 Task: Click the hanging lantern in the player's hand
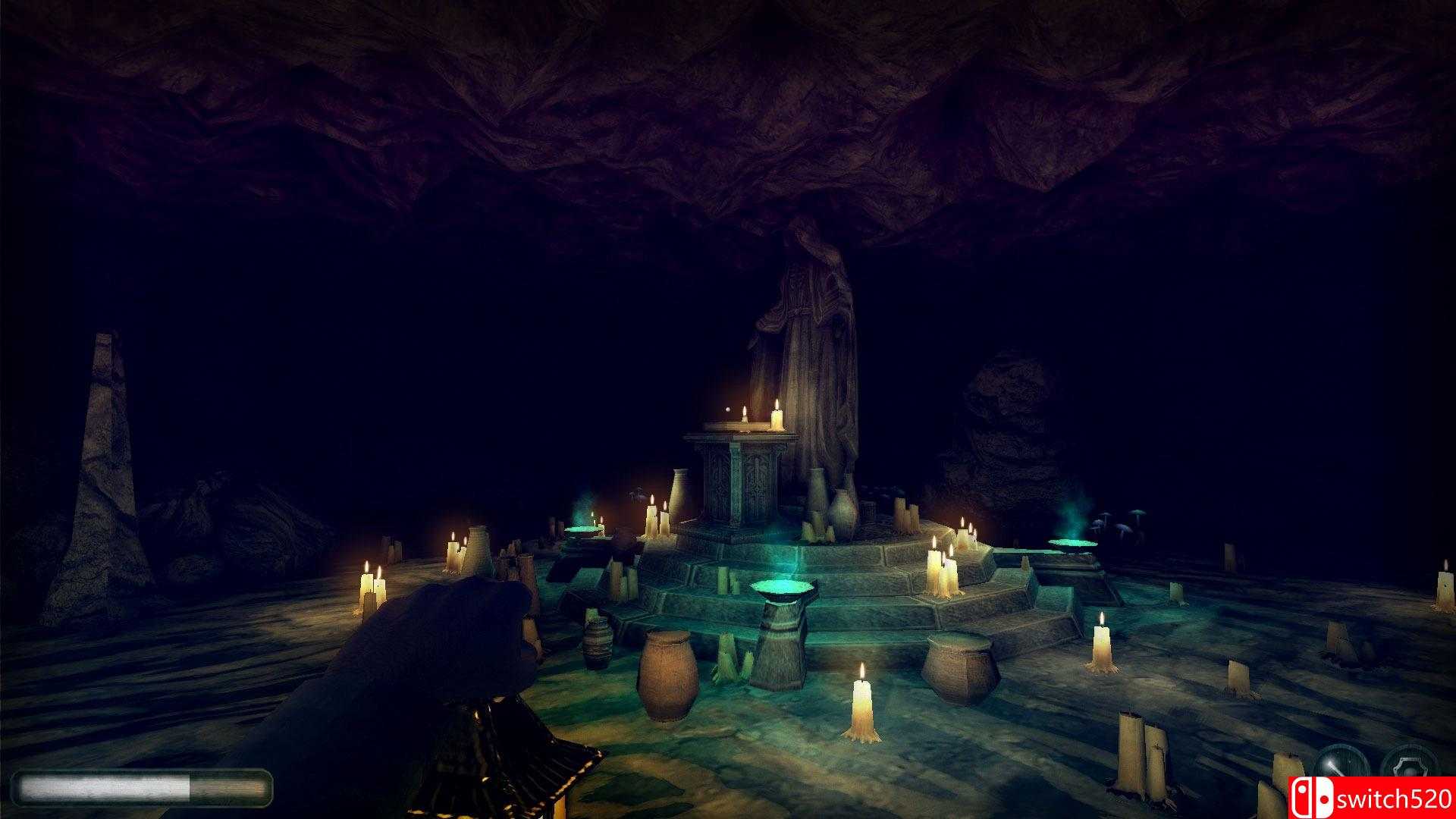510,766
